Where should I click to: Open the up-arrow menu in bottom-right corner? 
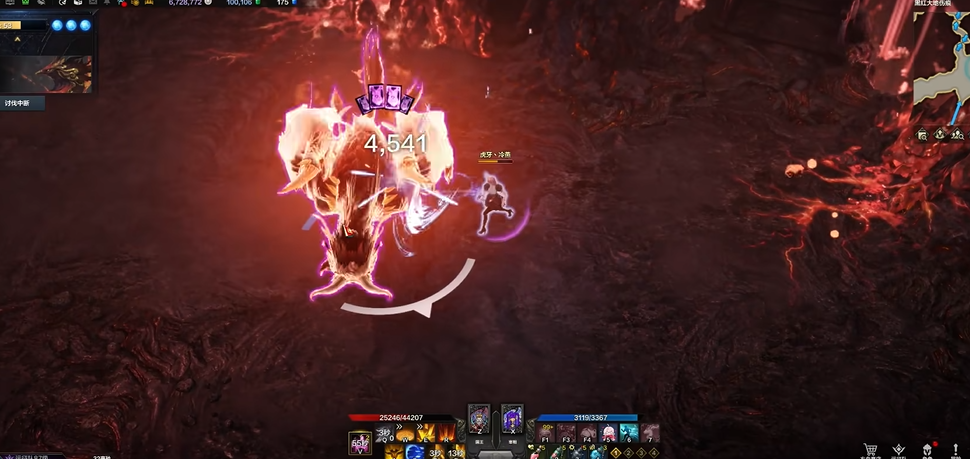(956, 450)
